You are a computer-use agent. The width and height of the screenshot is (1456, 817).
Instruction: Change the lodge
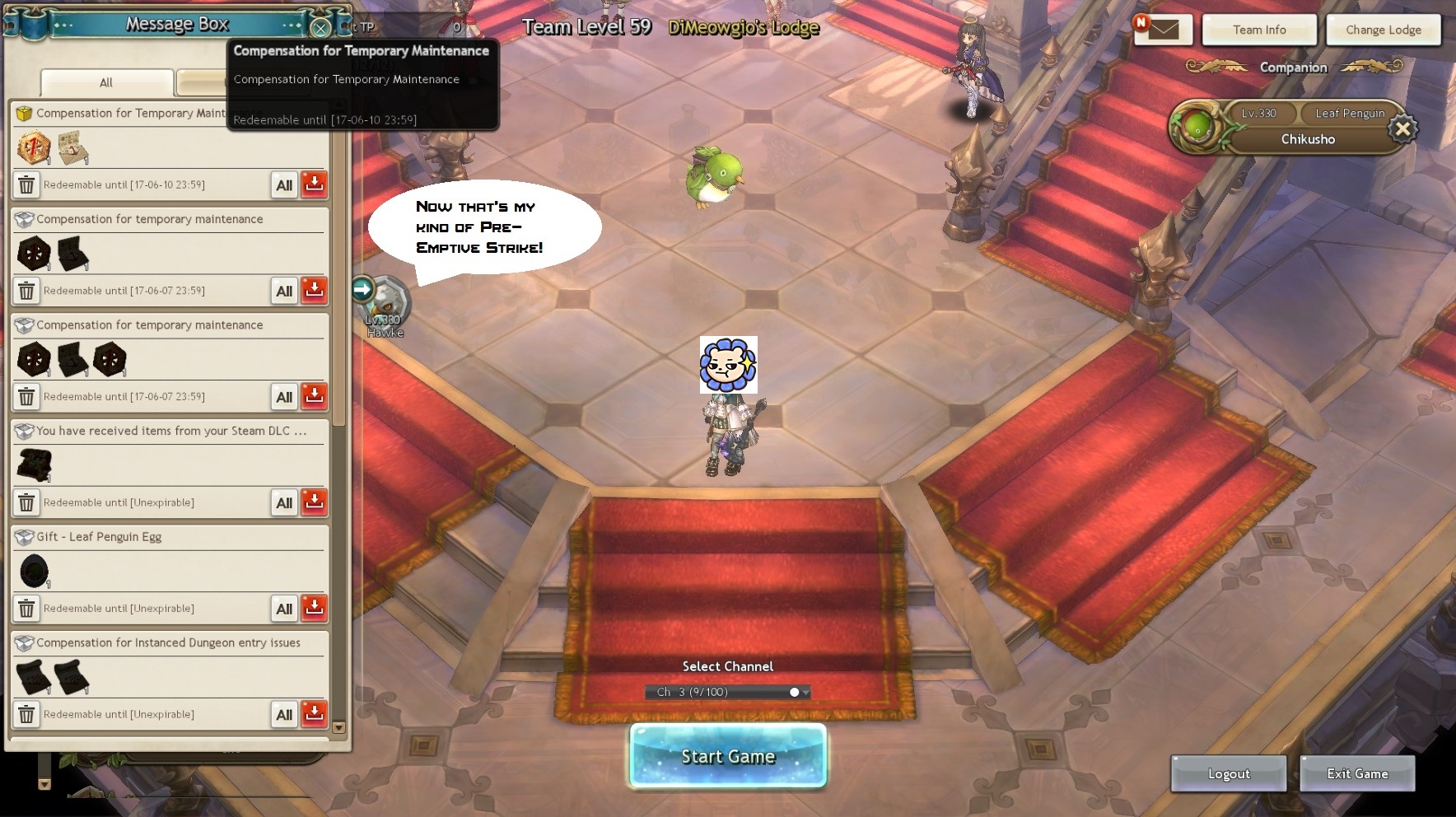point(1383,30)
